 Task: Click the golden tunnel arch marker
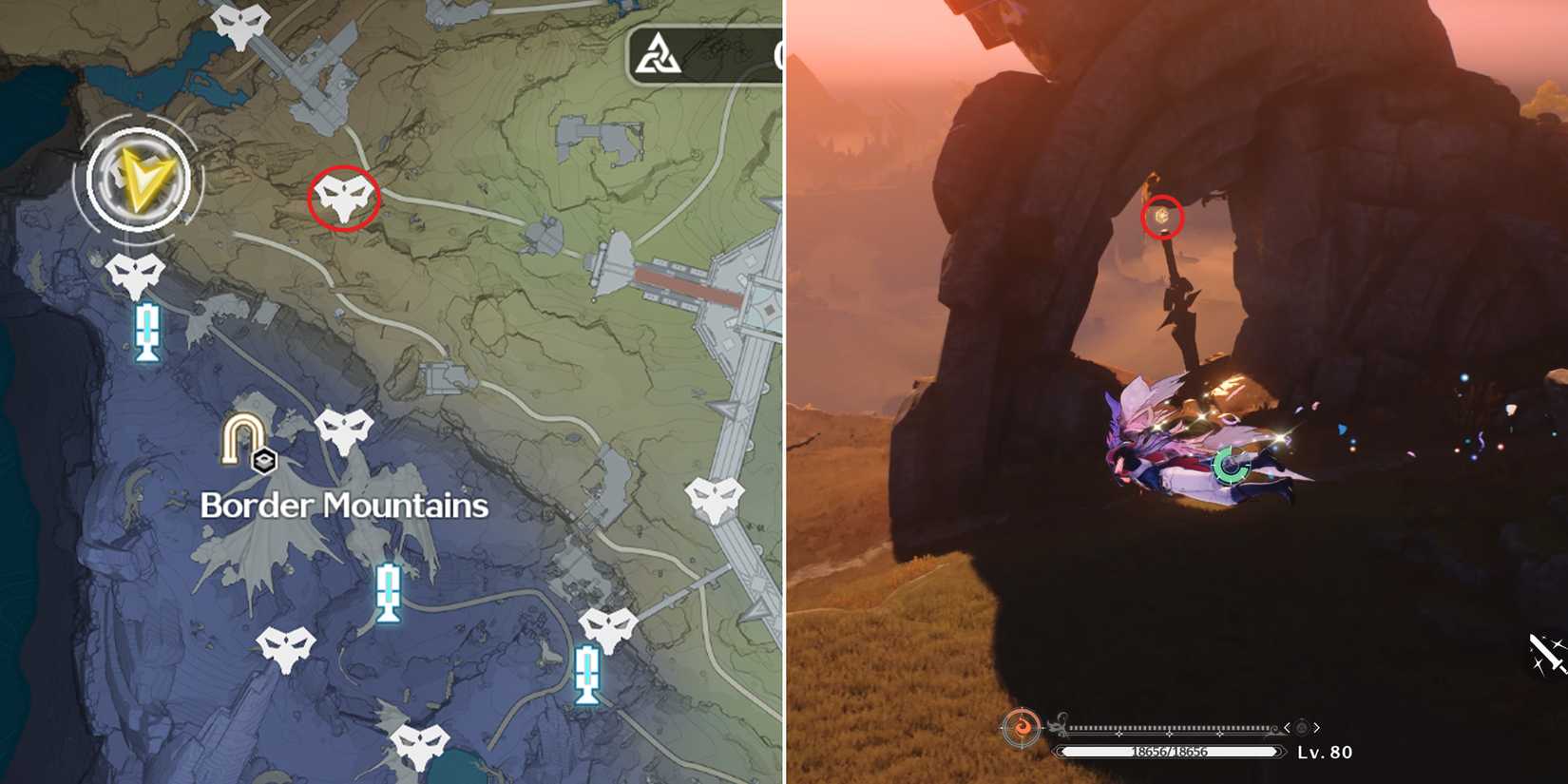pos(244,435)
